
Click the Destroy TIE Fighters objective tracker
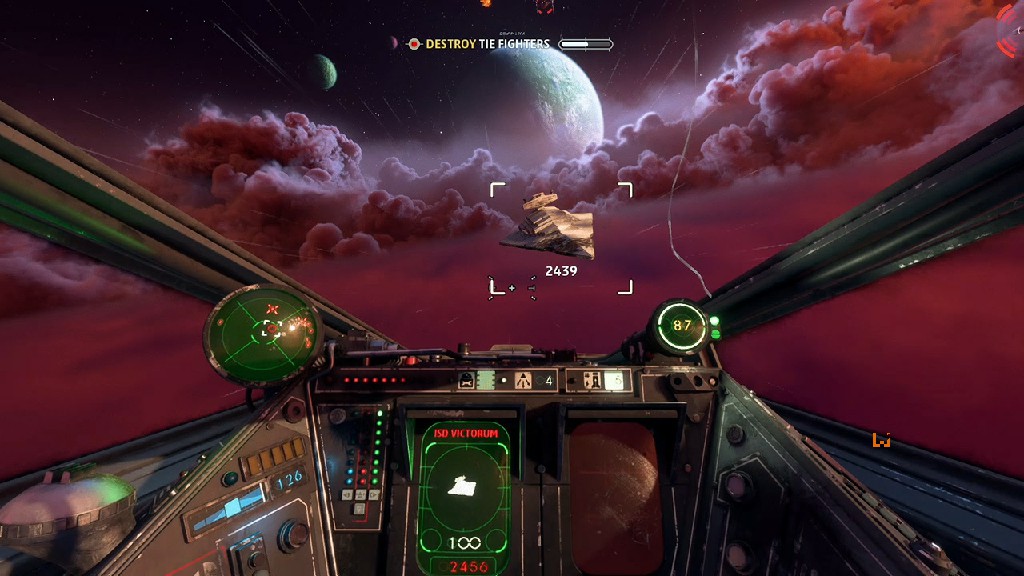click(488, 44)
